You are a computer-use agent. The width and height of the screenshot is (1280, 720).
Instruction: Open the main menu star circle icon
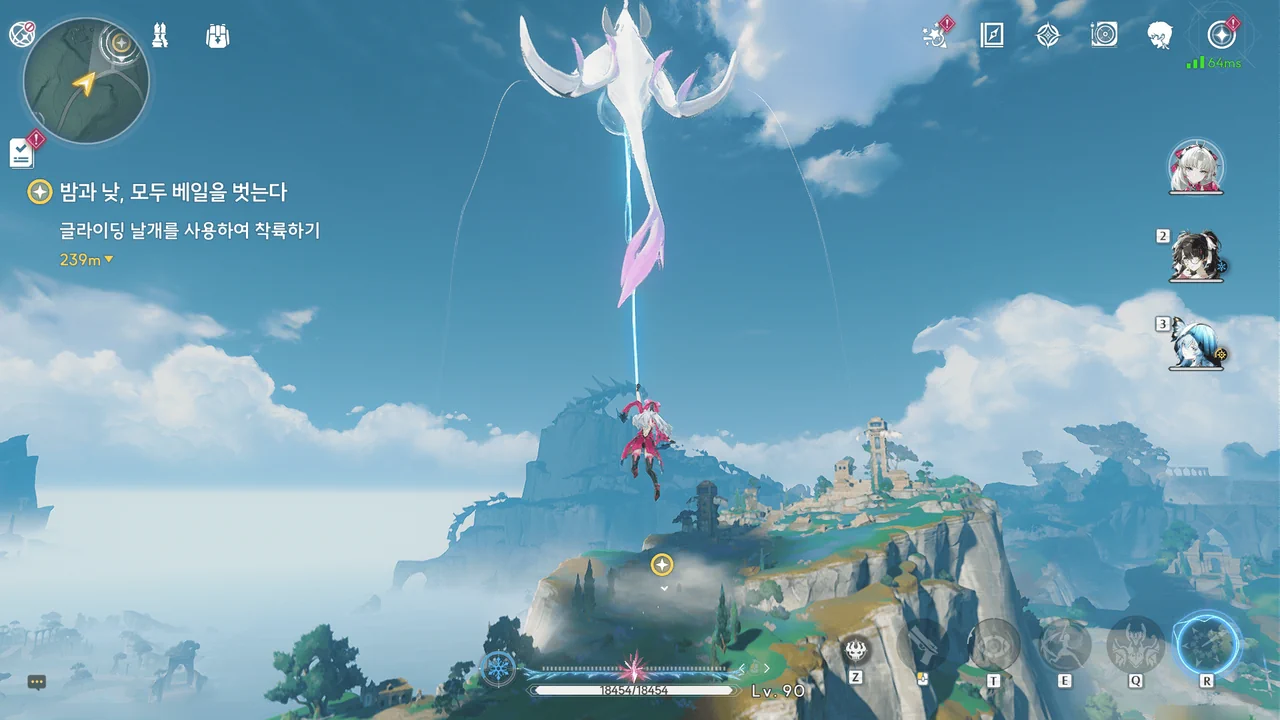tap(1221, 35)
